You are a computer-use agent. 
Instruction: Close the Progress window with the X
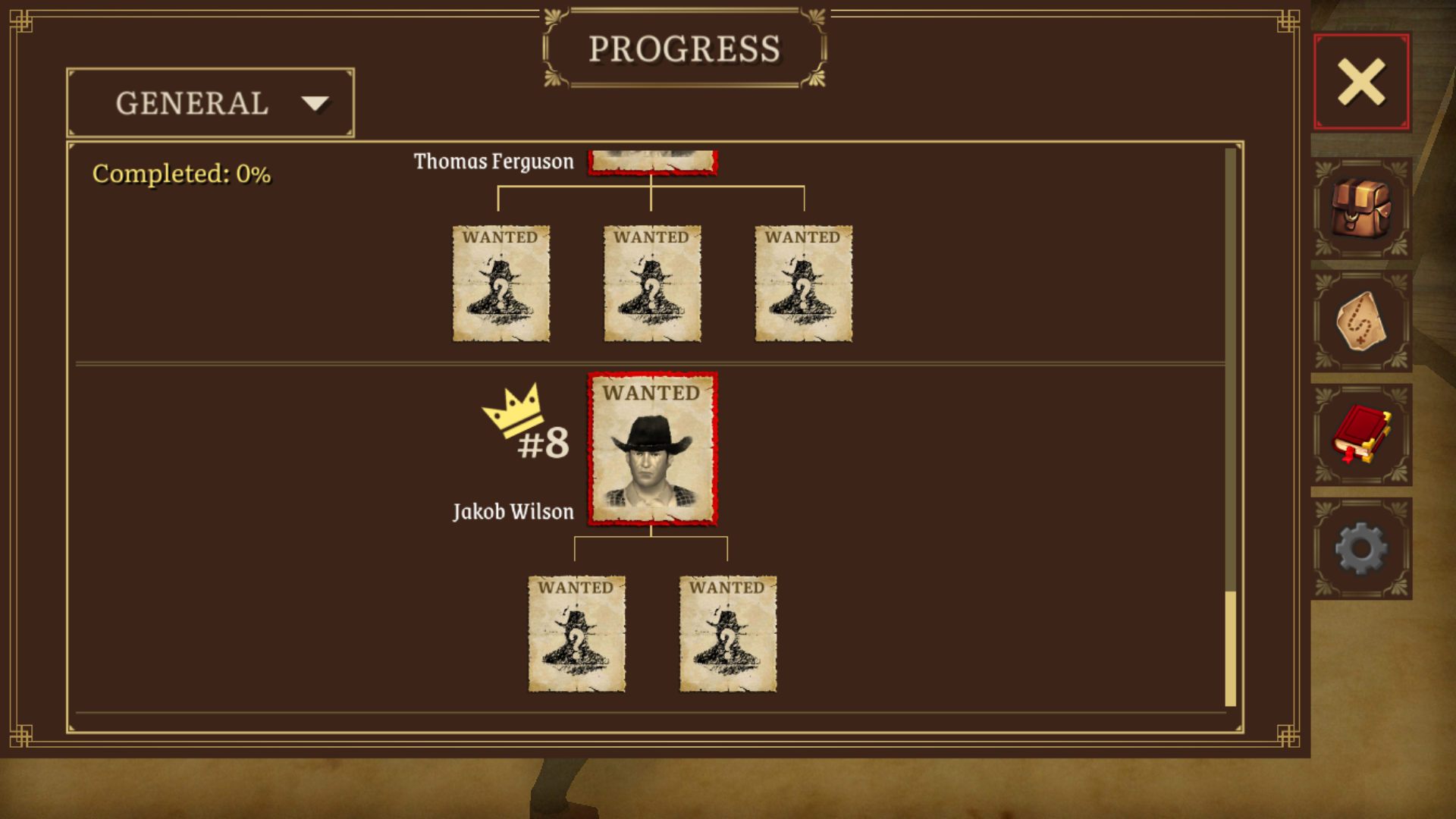1360,82
